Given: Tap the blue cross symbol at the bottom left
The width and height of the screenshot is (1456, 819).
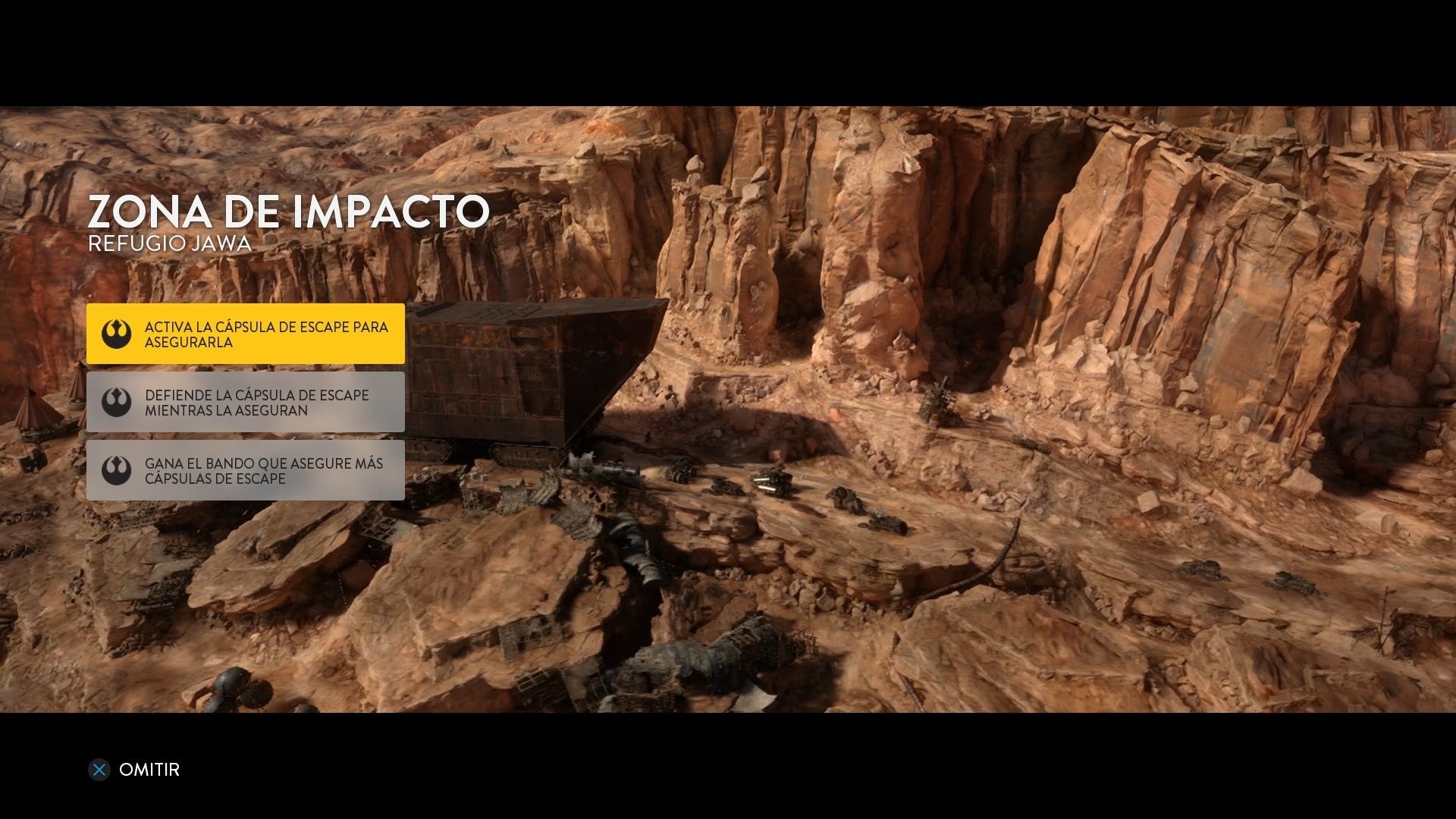Looking at the screenshot, I should [x=99, y=770].
